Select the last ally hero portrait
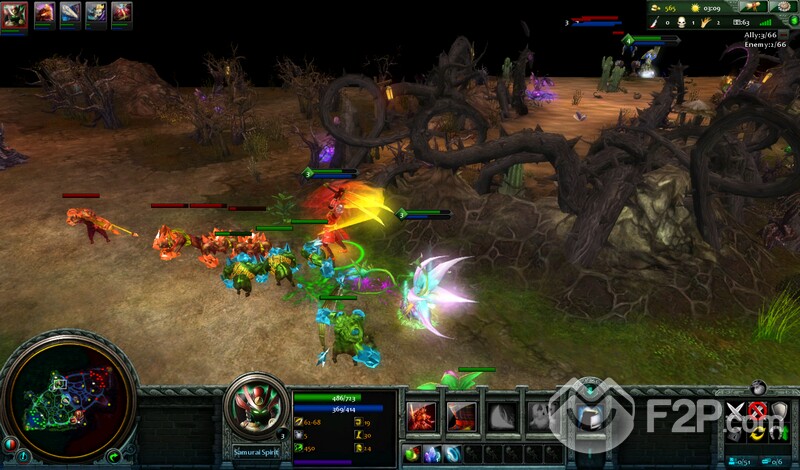Viewport: 800px width, 470px height. coord(122,13)
